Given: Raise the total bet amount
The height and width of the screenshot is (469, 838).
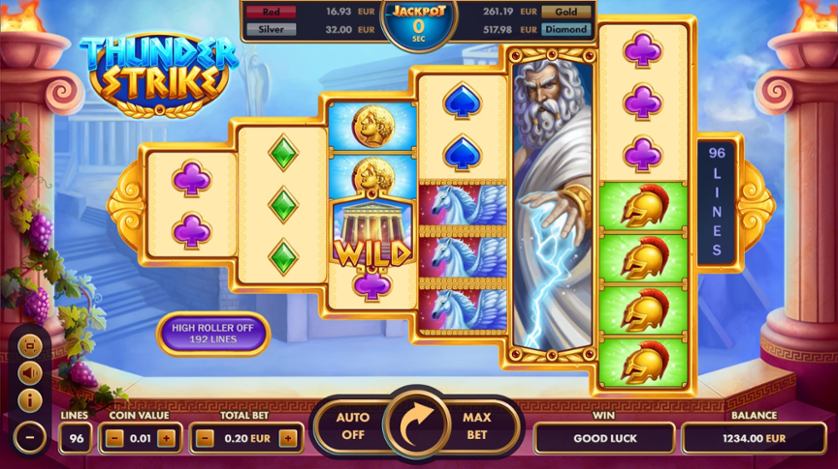Looking at the screenshot, I should coord(289,438).
